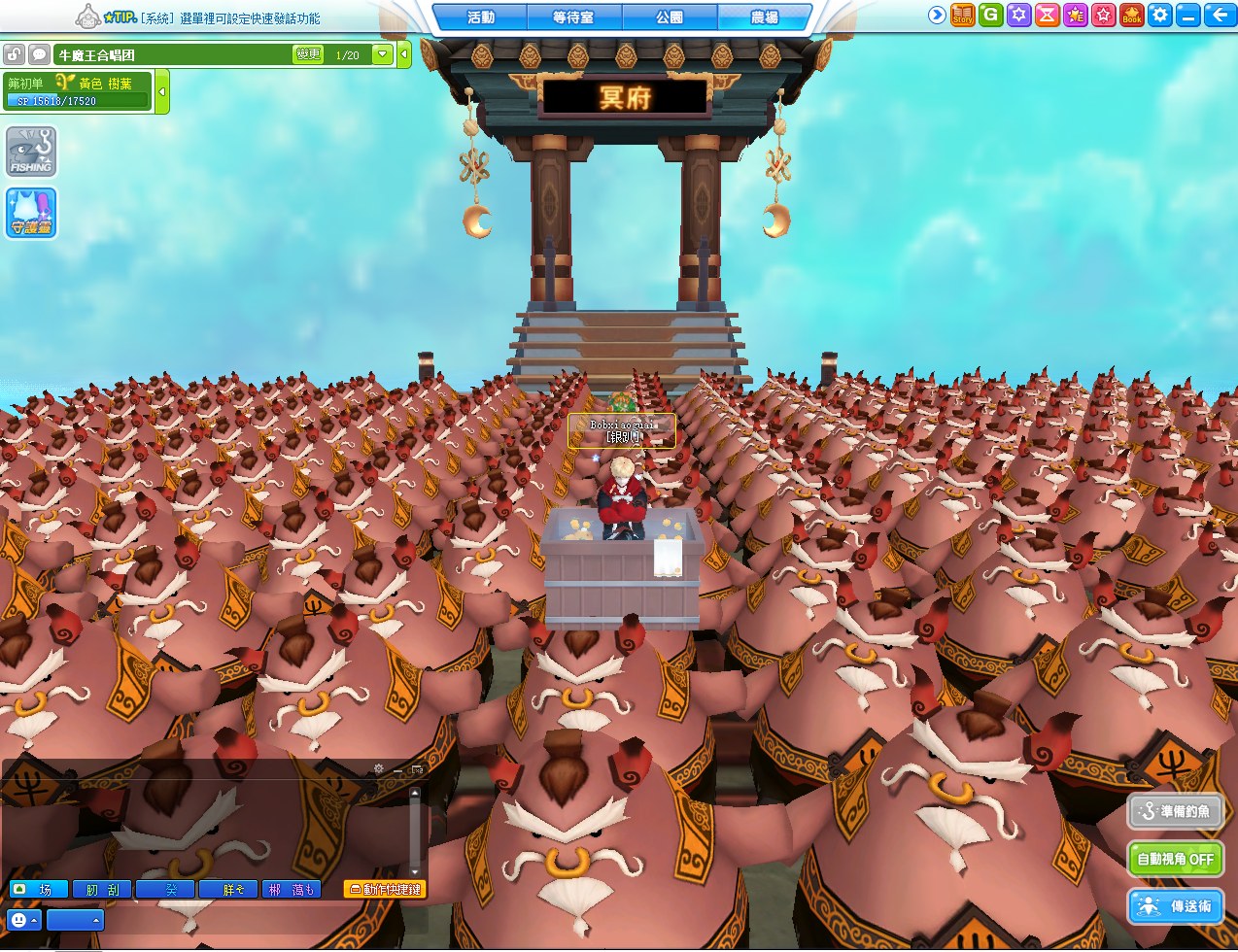Toggle 自動視角 OFF button

(x=1175, y=859)
